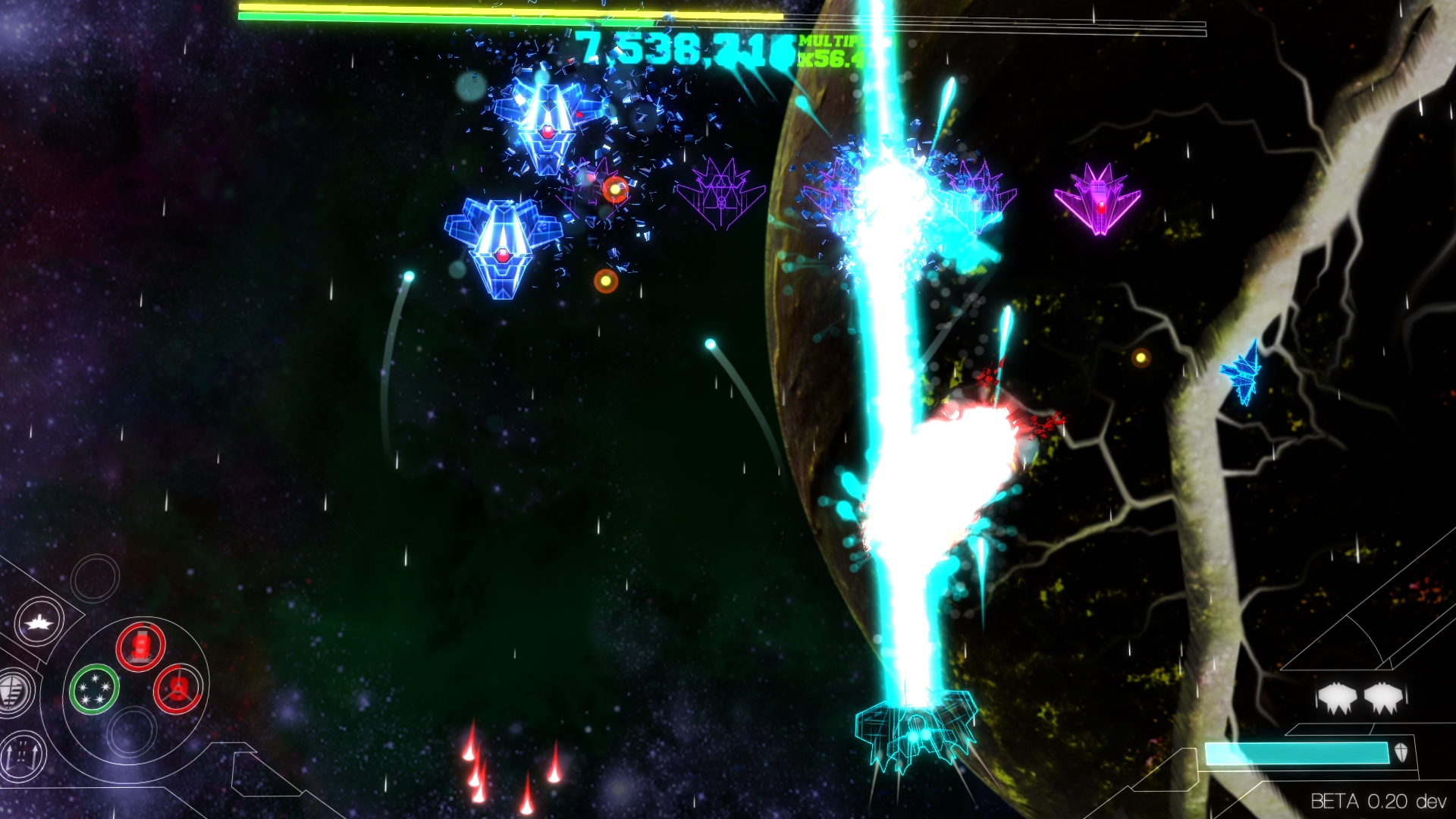Image resolution: width=1456 pixels, height=819 pixels.
Task: Enable the empty top slot on the weapon wheel
Action: point(93,578)
